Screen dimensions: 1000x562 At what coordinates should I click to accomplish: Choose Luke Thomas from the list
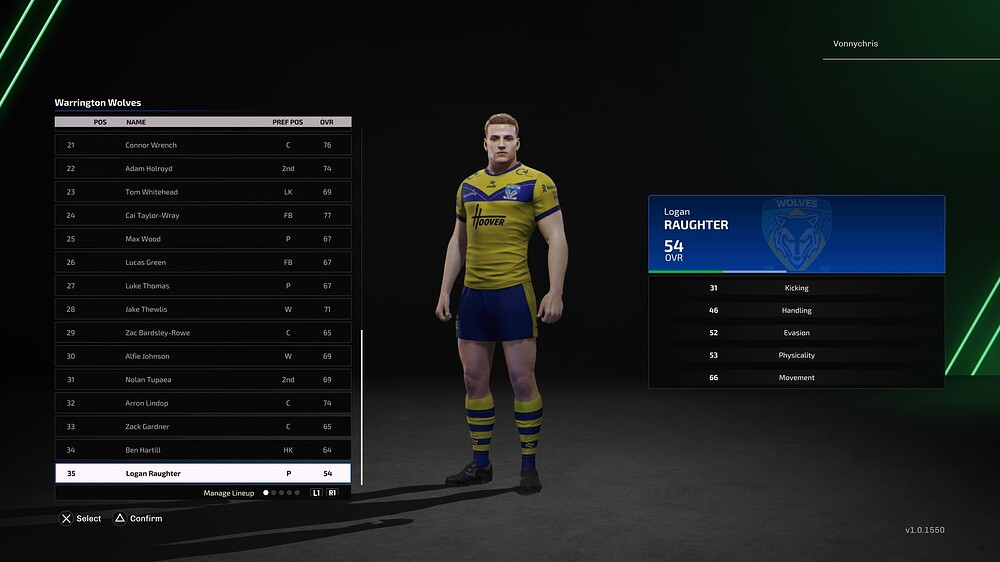pyautogui.click(x=203, y=286)
